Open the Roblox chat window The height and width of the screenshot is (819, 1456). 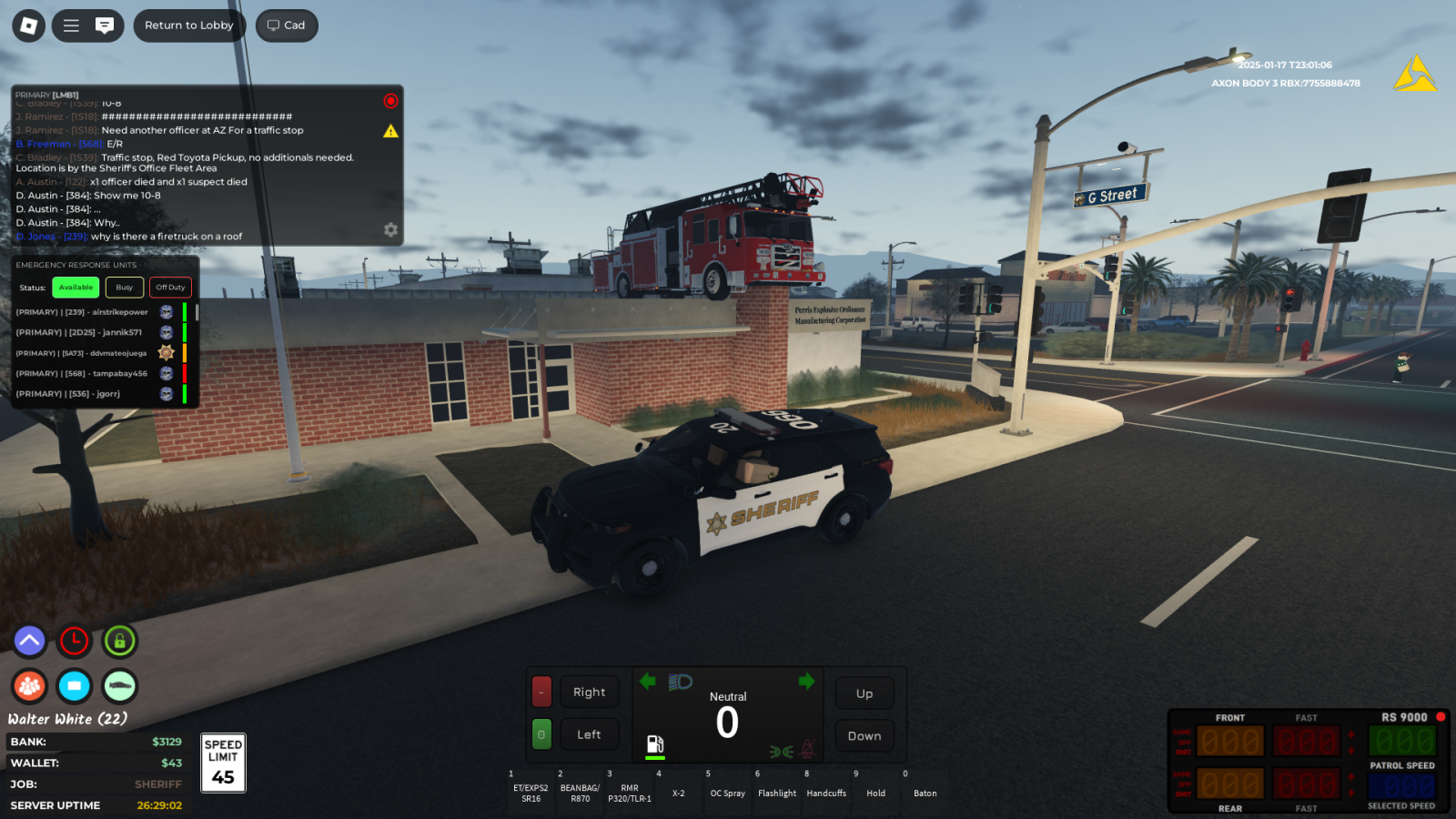pyautogui.click(x=105, y=25)
